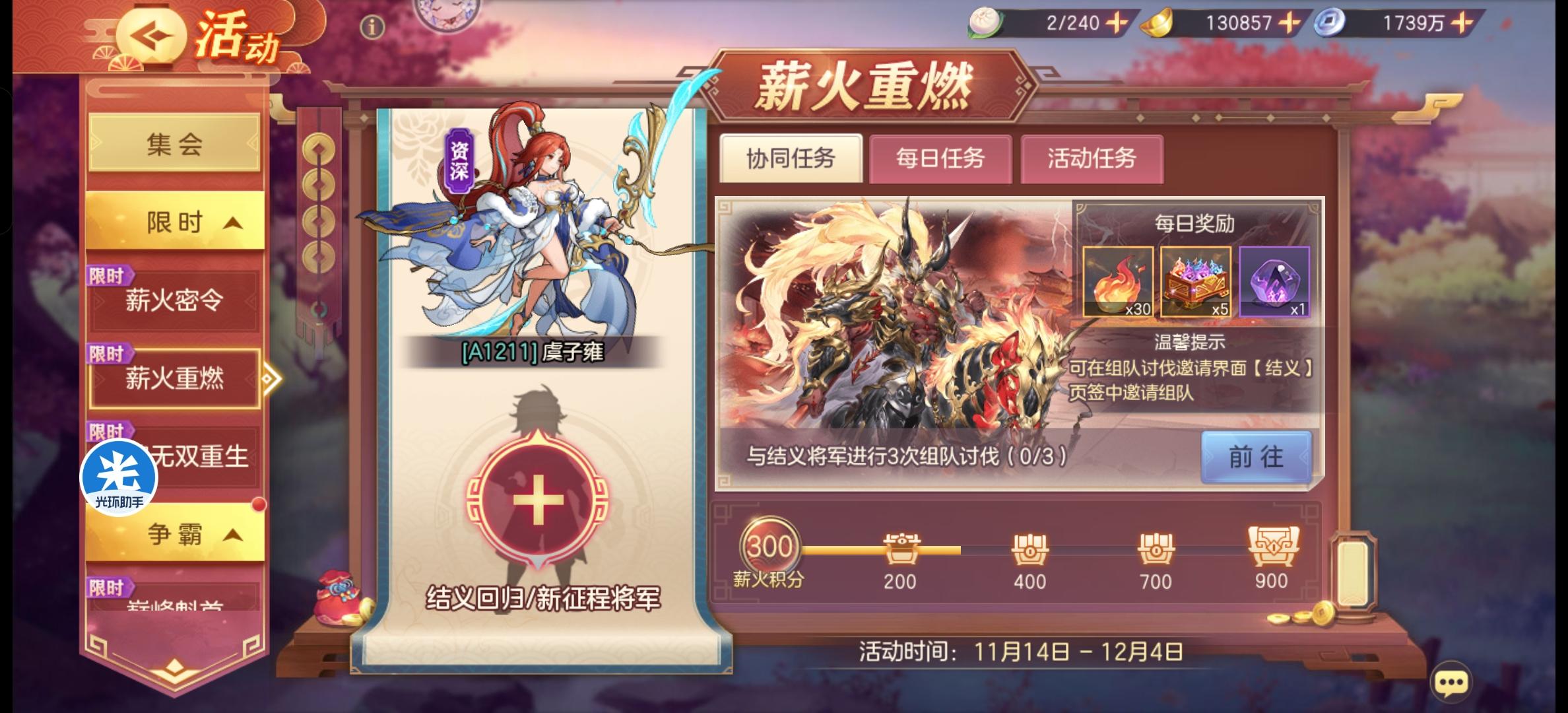Select the 薪火密令 activity entry

[x=173, y=298]
